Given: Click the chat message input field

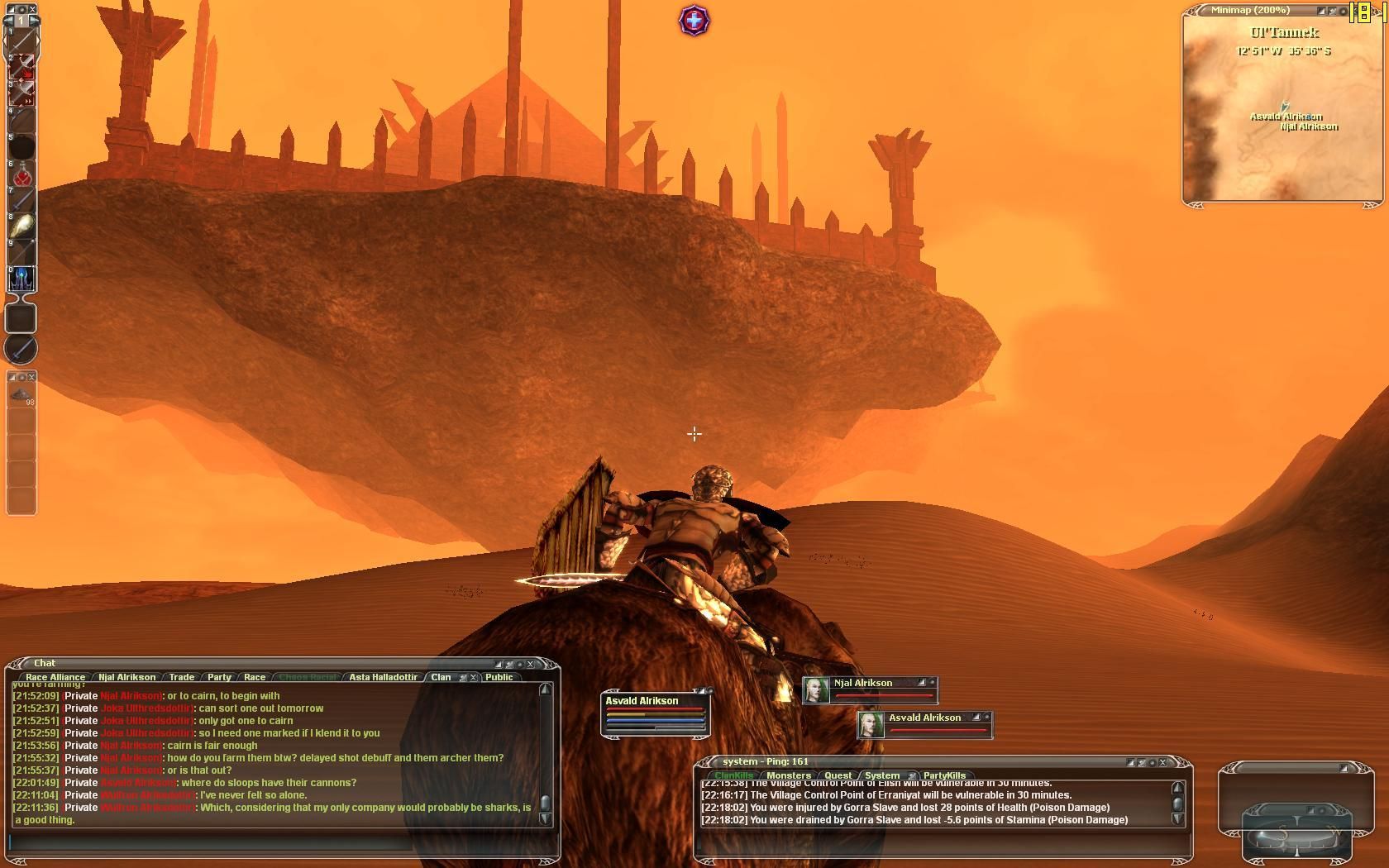Looking at the screenshot, I should point(211,842).
